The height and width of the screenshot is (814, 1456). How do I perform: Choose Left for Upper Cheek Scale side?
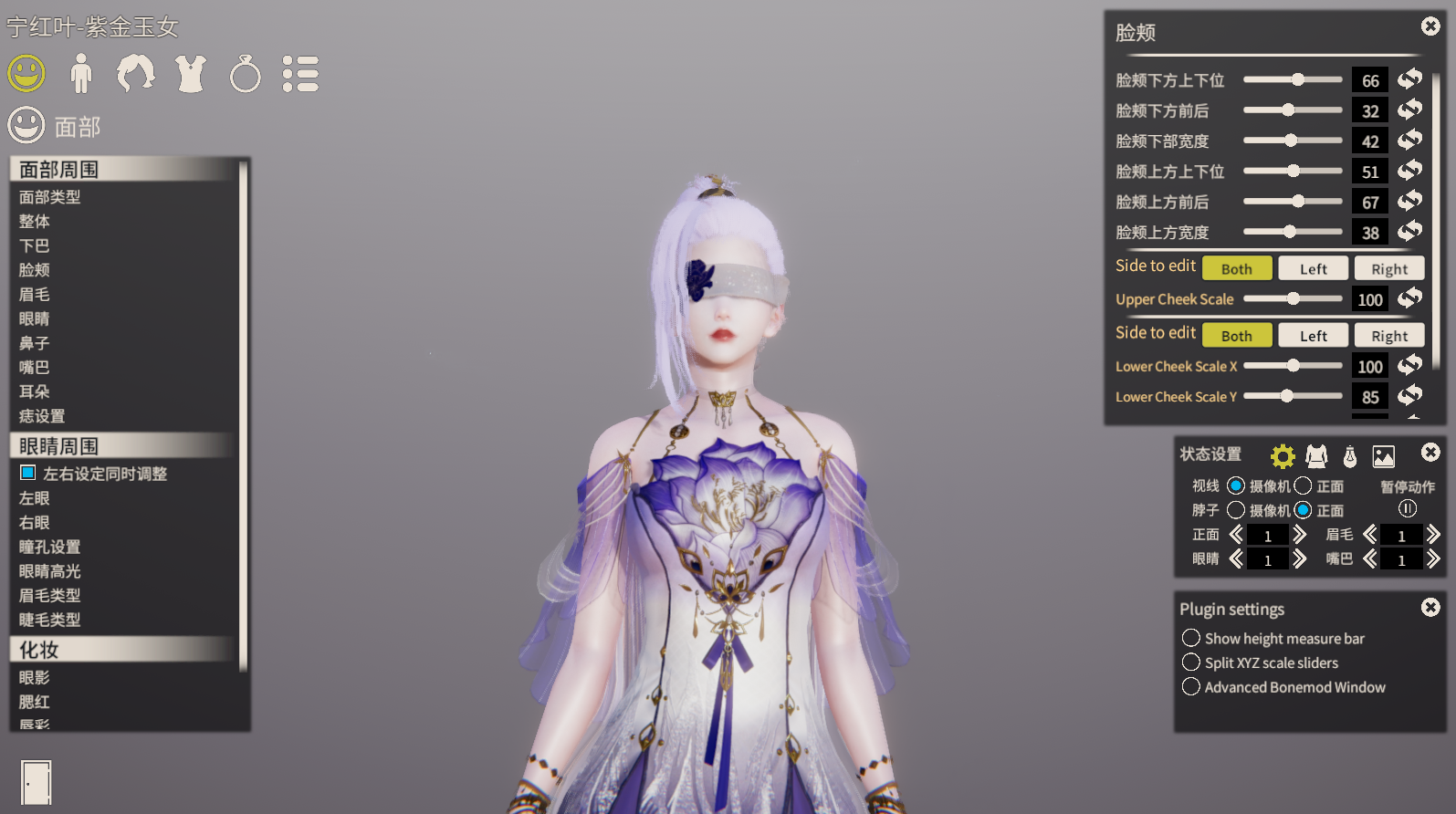1313,268
